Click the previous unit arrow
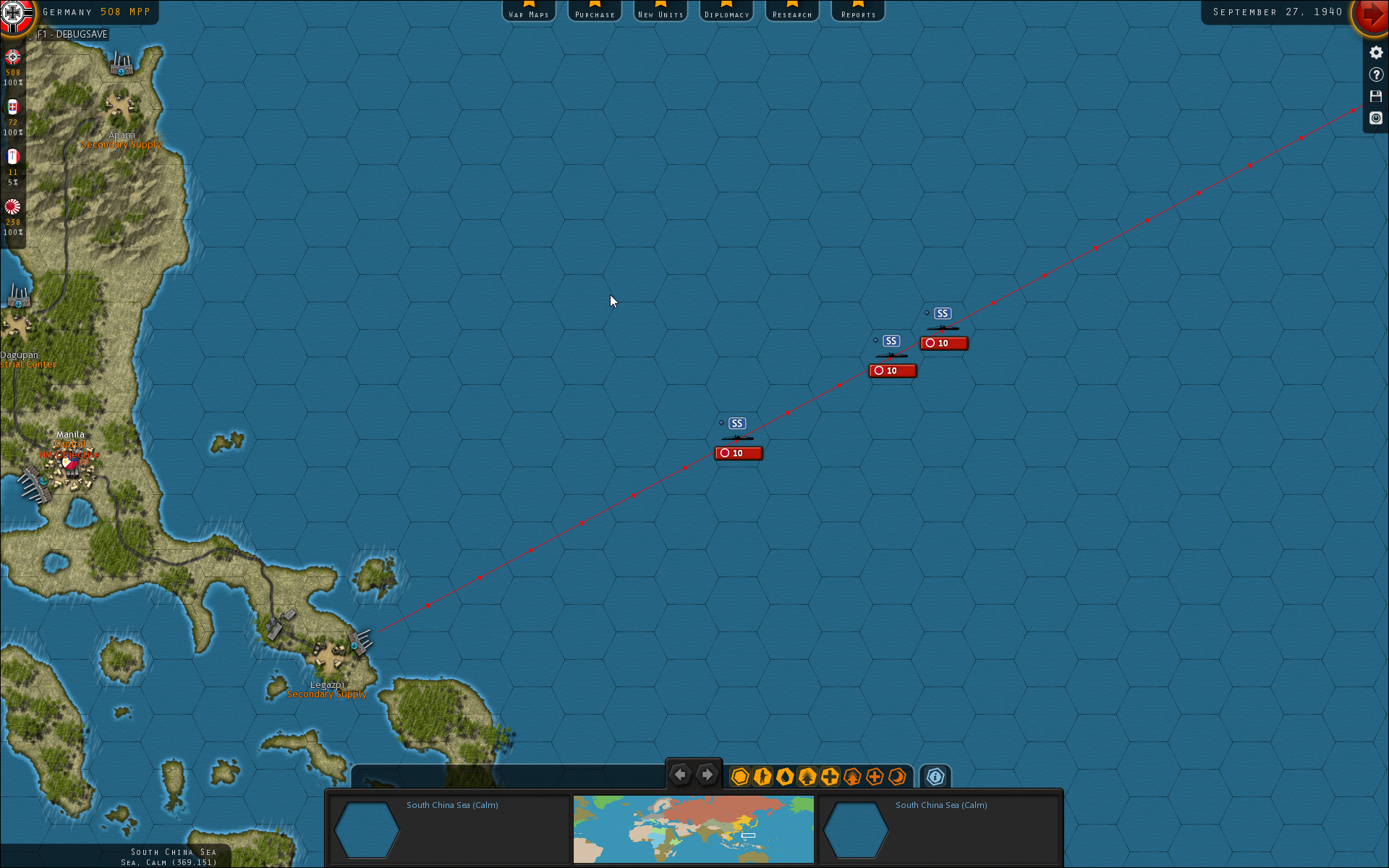The width and height of the screenshot is (1389, 868). [x=680, y=774]
